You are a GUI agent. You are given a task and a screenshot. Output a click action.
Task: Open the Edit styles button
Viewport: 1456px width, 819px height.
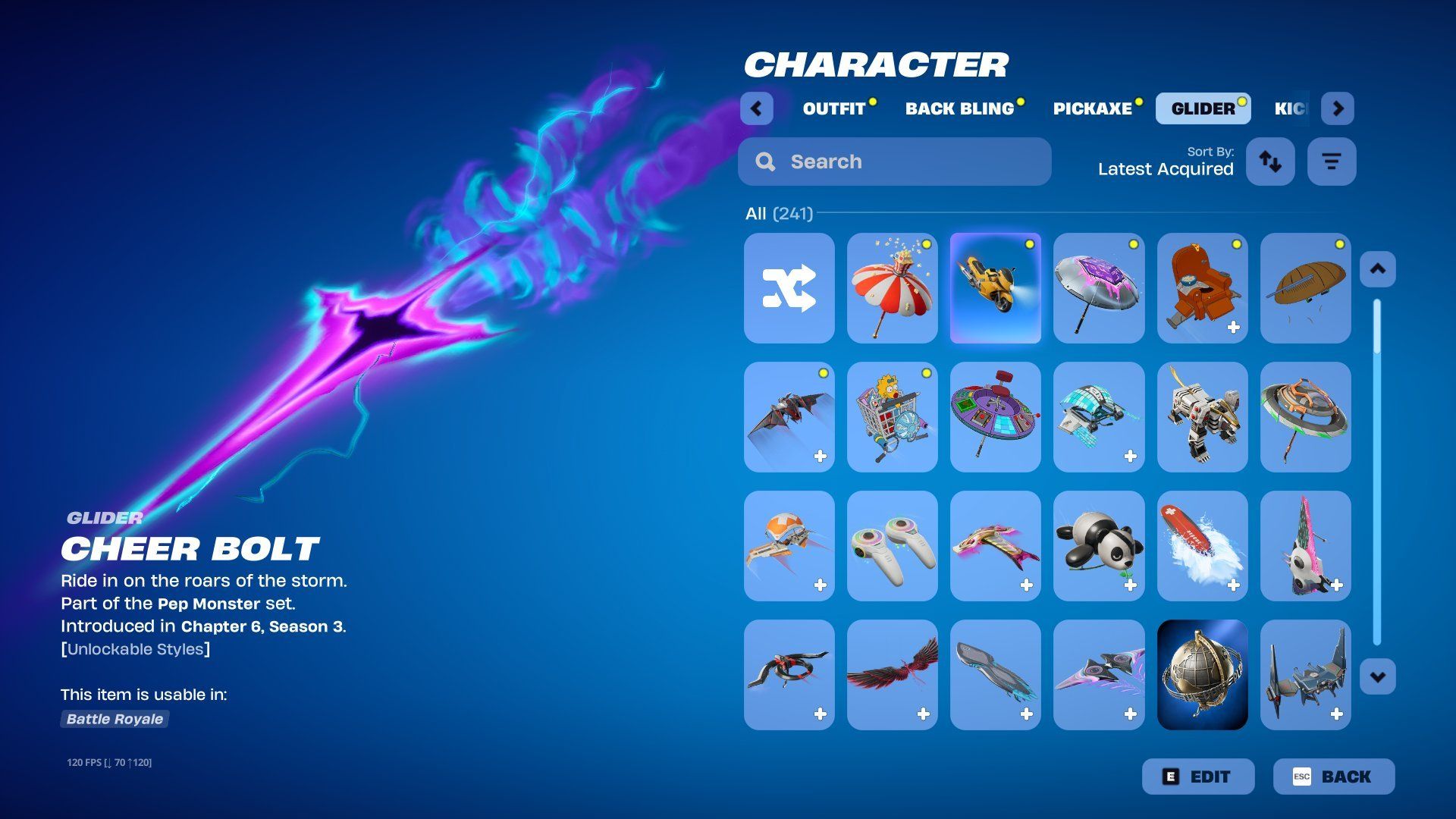tap(1198, 777)
